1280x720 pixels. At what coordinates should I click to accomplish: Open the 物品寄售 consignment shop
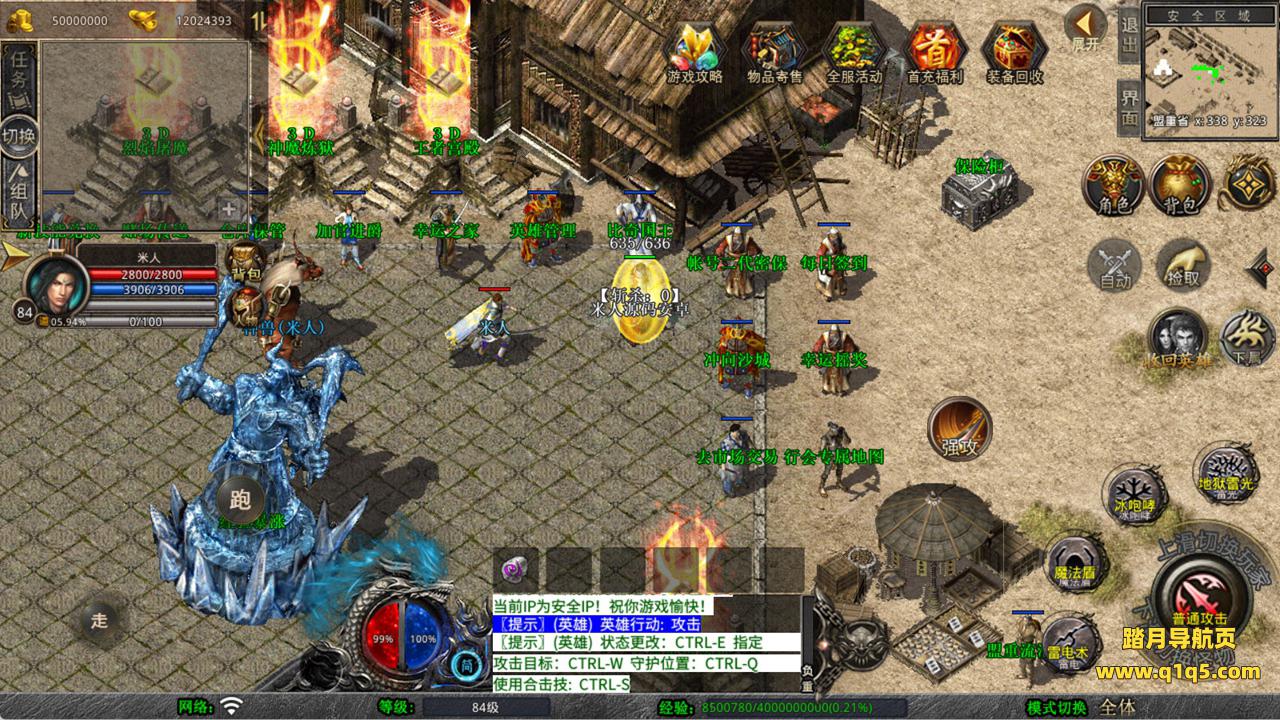[775, 50]
